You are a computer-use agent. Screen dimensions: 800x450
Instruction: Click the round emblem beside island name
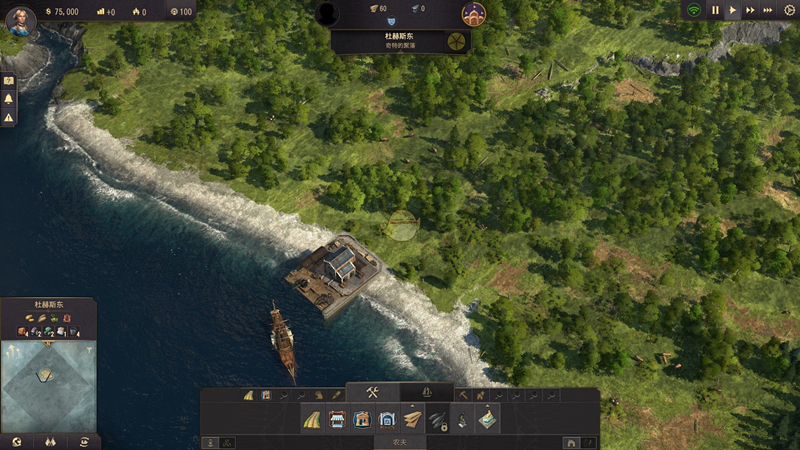coord(456,41)
